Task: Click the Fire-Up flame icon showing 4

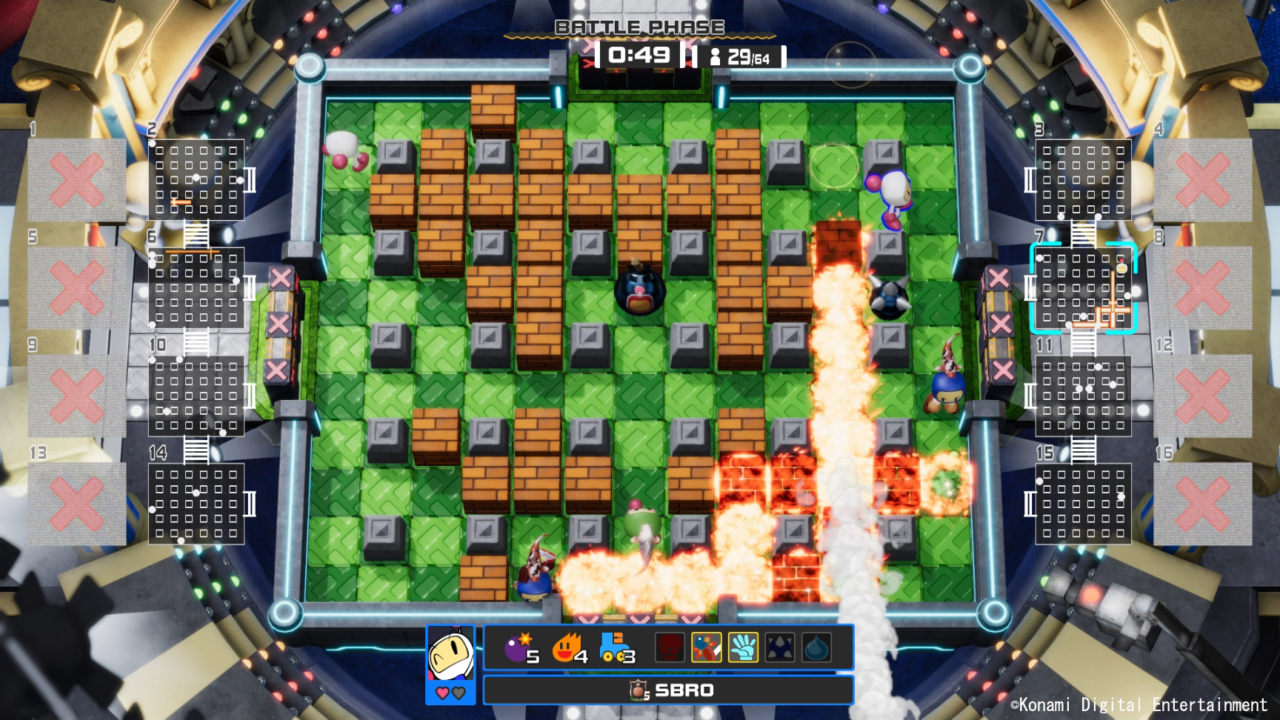Action: tap(568, 649)
